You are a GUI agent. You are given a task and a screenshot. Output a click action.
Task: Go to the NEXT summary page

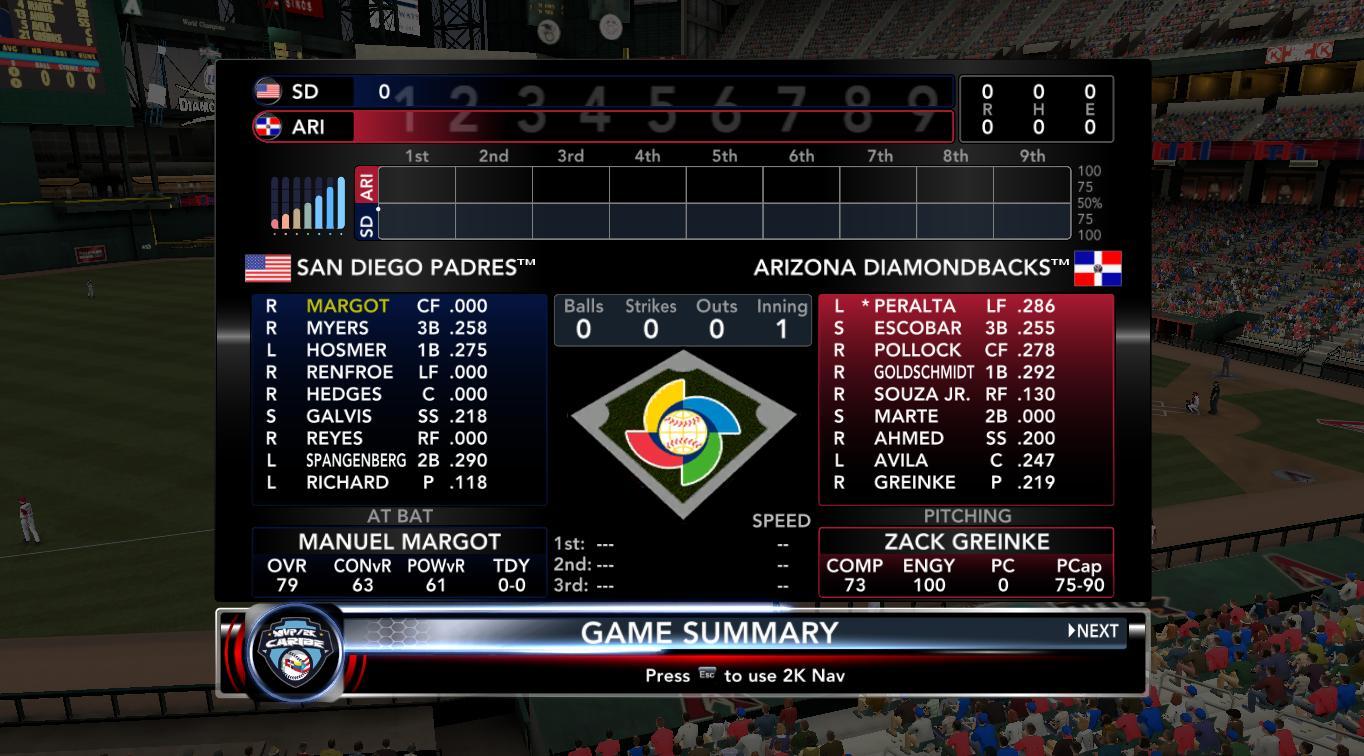tap(1093, 631)
